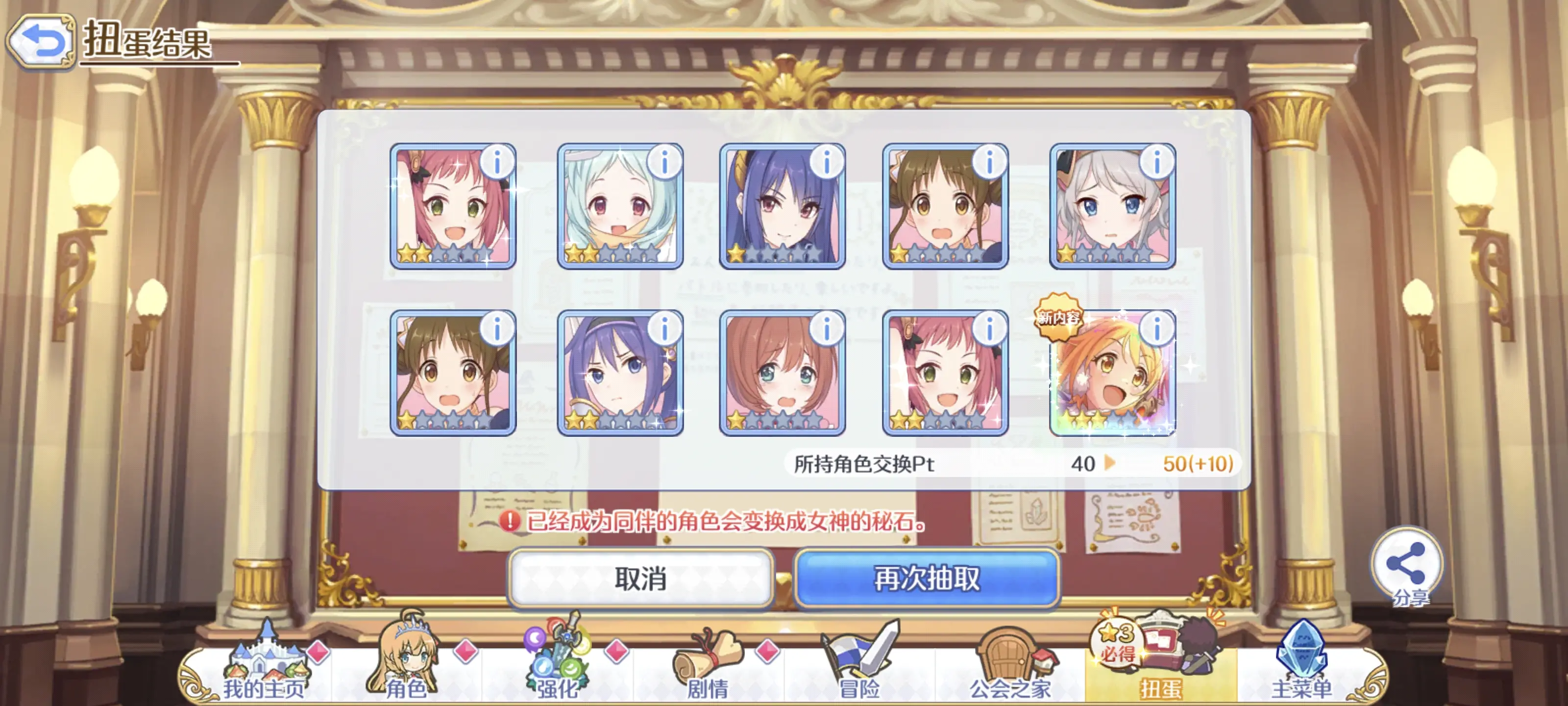Image resolution: width=1568 pixels, height=706 pixels.
Task: Show info for the silver-haired character
Action: coord(1156,163)
